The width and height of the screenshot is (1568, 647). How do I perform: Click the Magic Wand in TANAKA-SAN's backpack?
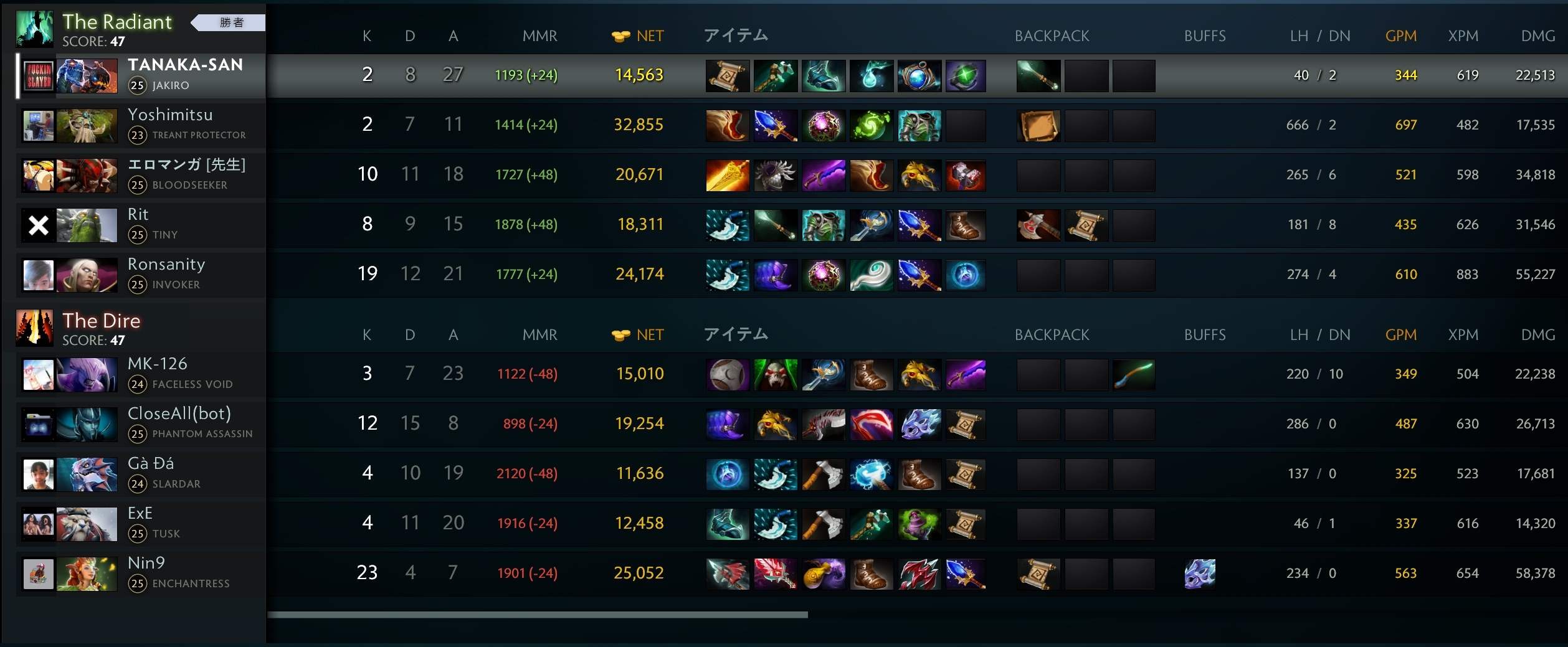[1037, 75]
